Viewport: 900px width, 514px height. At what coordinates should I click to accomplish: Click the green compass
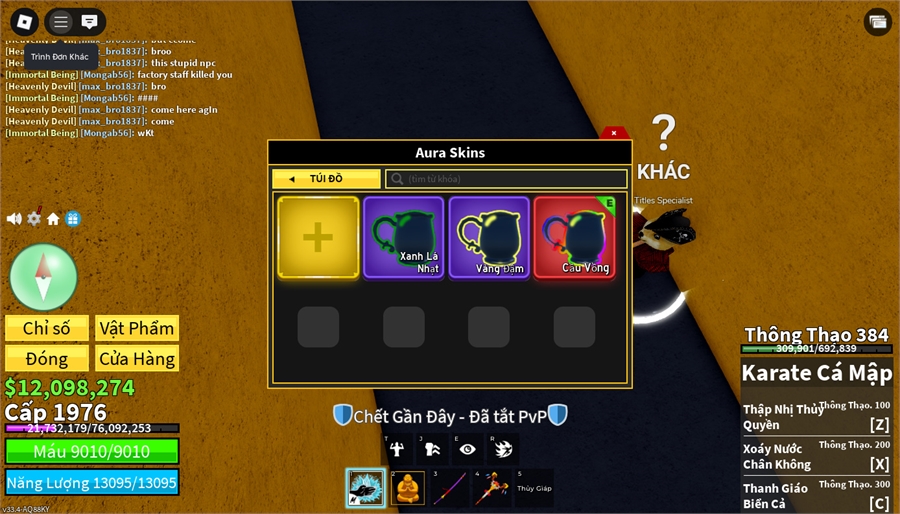pos(43,277)
